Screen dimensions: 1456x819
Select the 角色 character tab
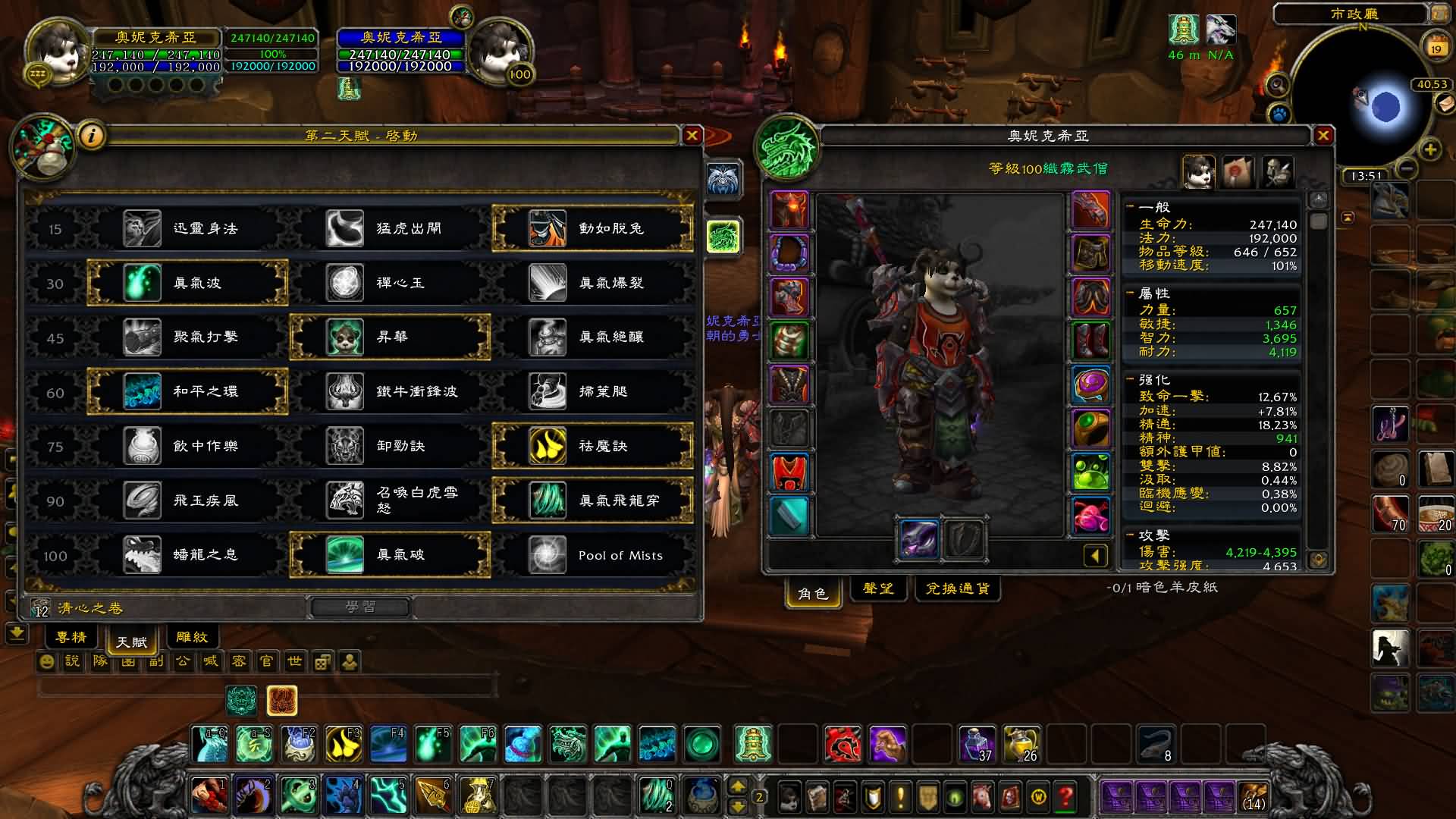click(x=812, y=593)
